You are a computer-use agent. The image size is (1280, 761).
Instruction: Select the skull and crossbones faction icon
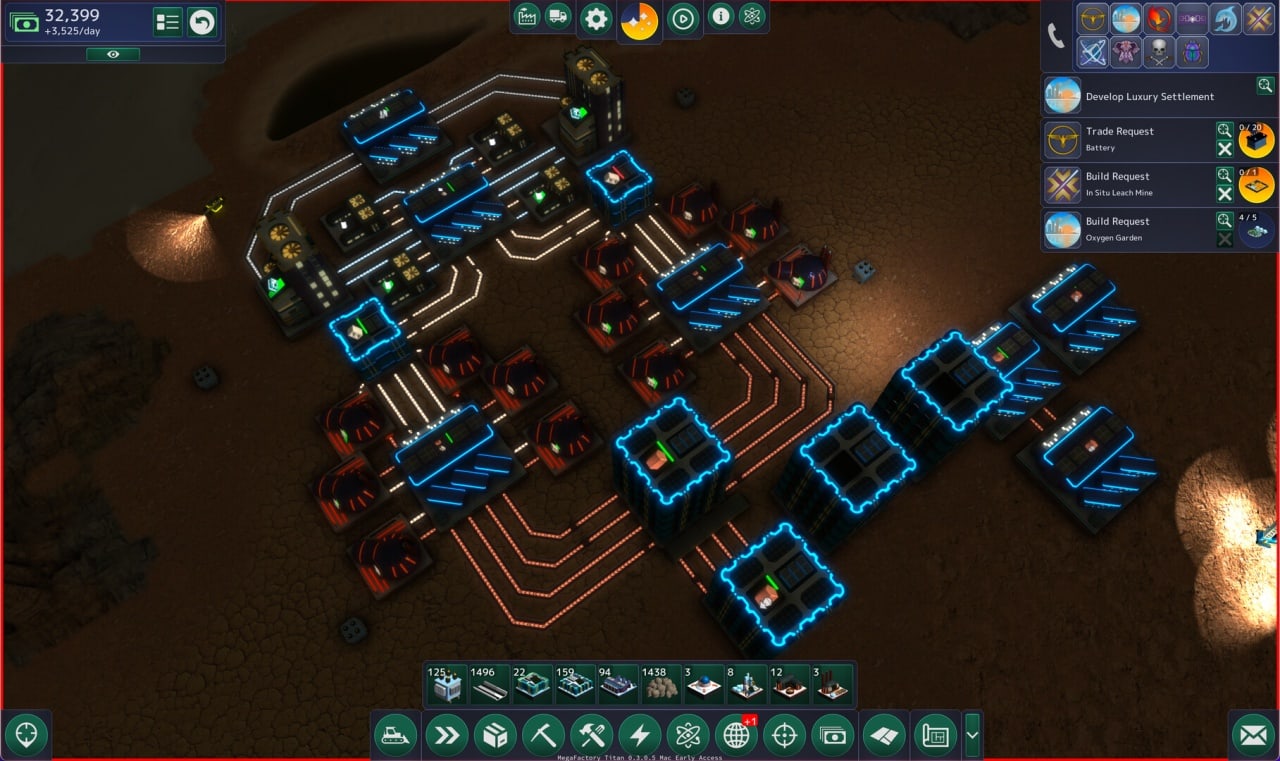tap(1158, 52)
